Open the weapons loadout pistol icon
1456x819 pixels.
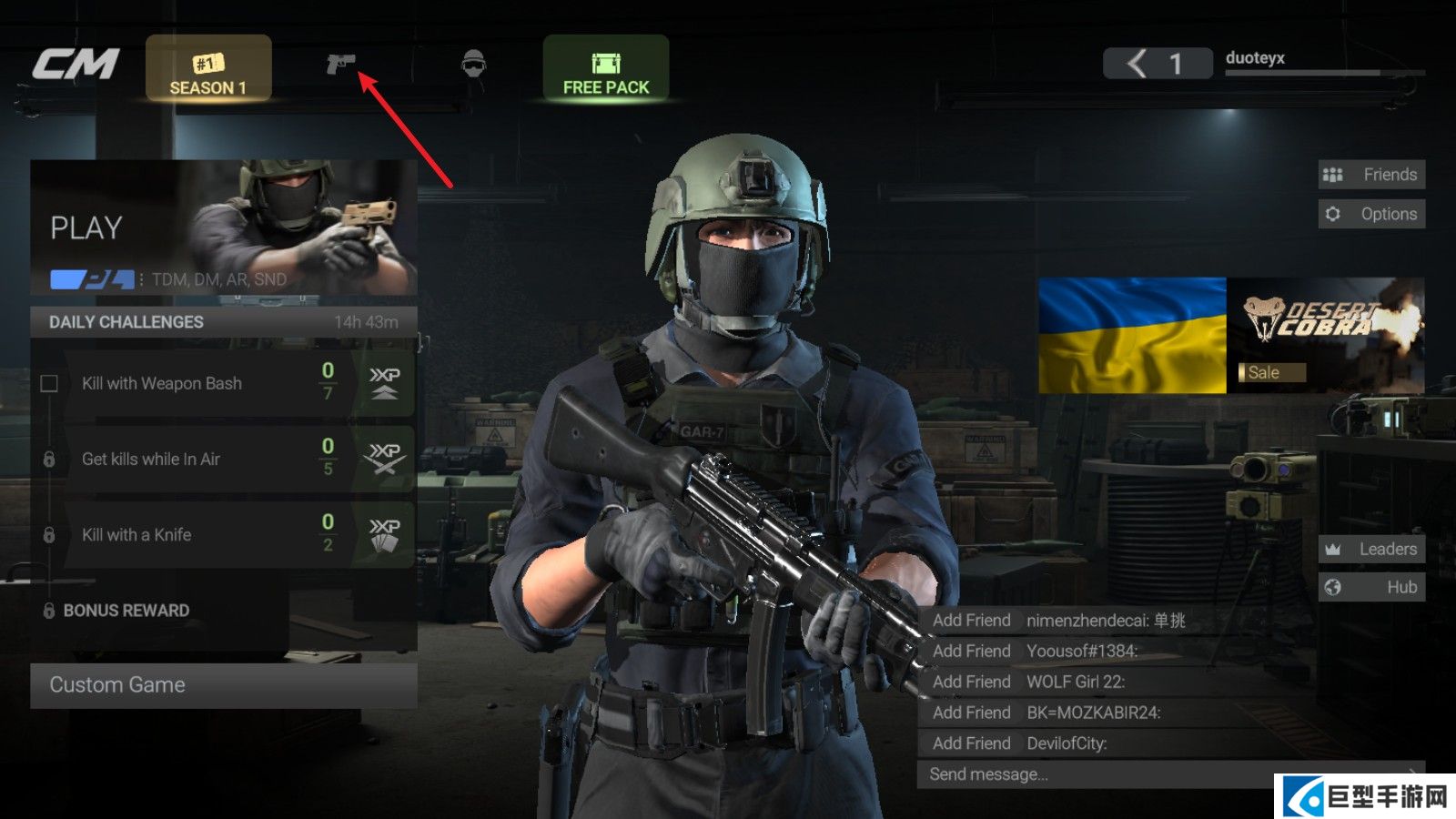point(340,64)
